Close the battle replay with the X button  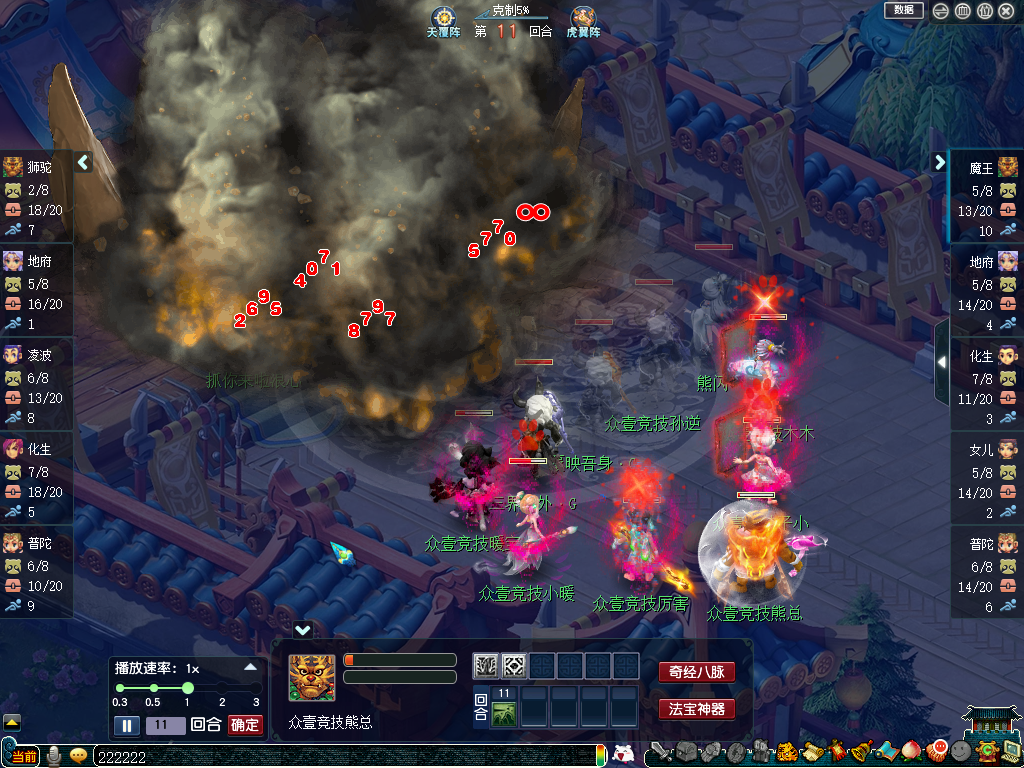pos(1006,11)
